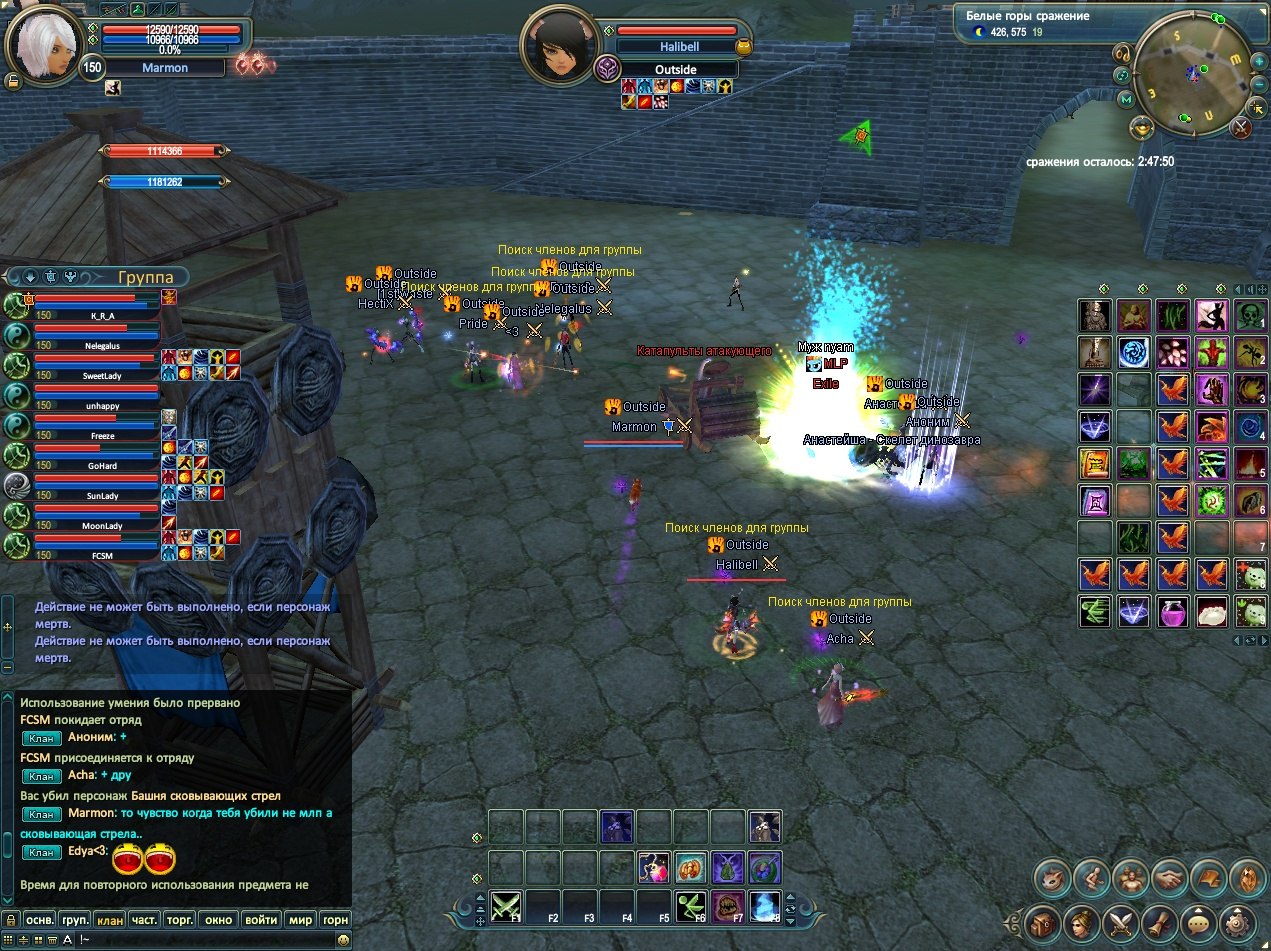Open the inventory backpack menu button
Image resolution: width=1271 pixels, height=951 pixels.
[1043, 921]
